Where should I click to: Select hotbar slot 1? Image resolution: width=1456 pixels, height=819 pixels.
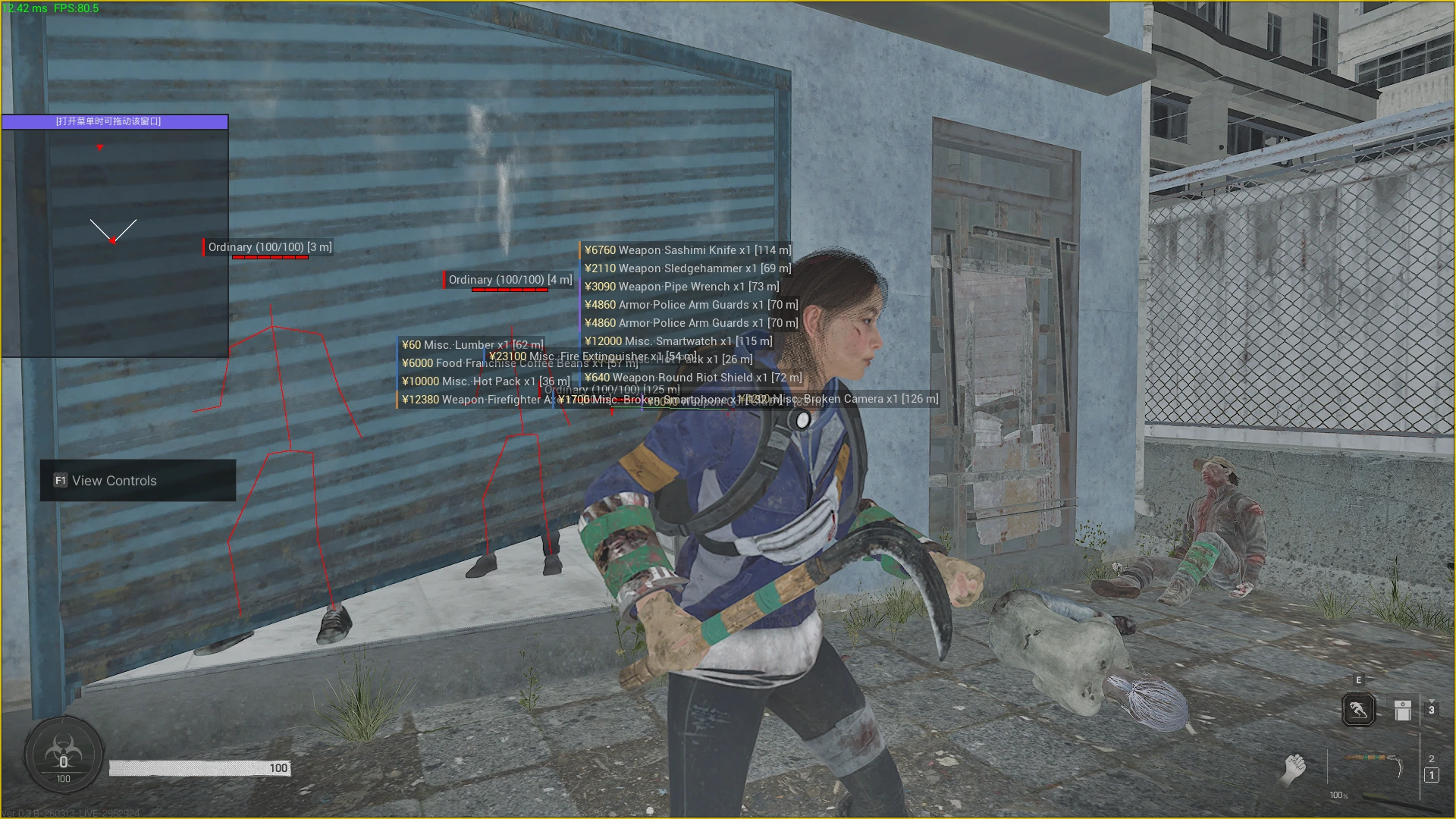point(1432,775)
